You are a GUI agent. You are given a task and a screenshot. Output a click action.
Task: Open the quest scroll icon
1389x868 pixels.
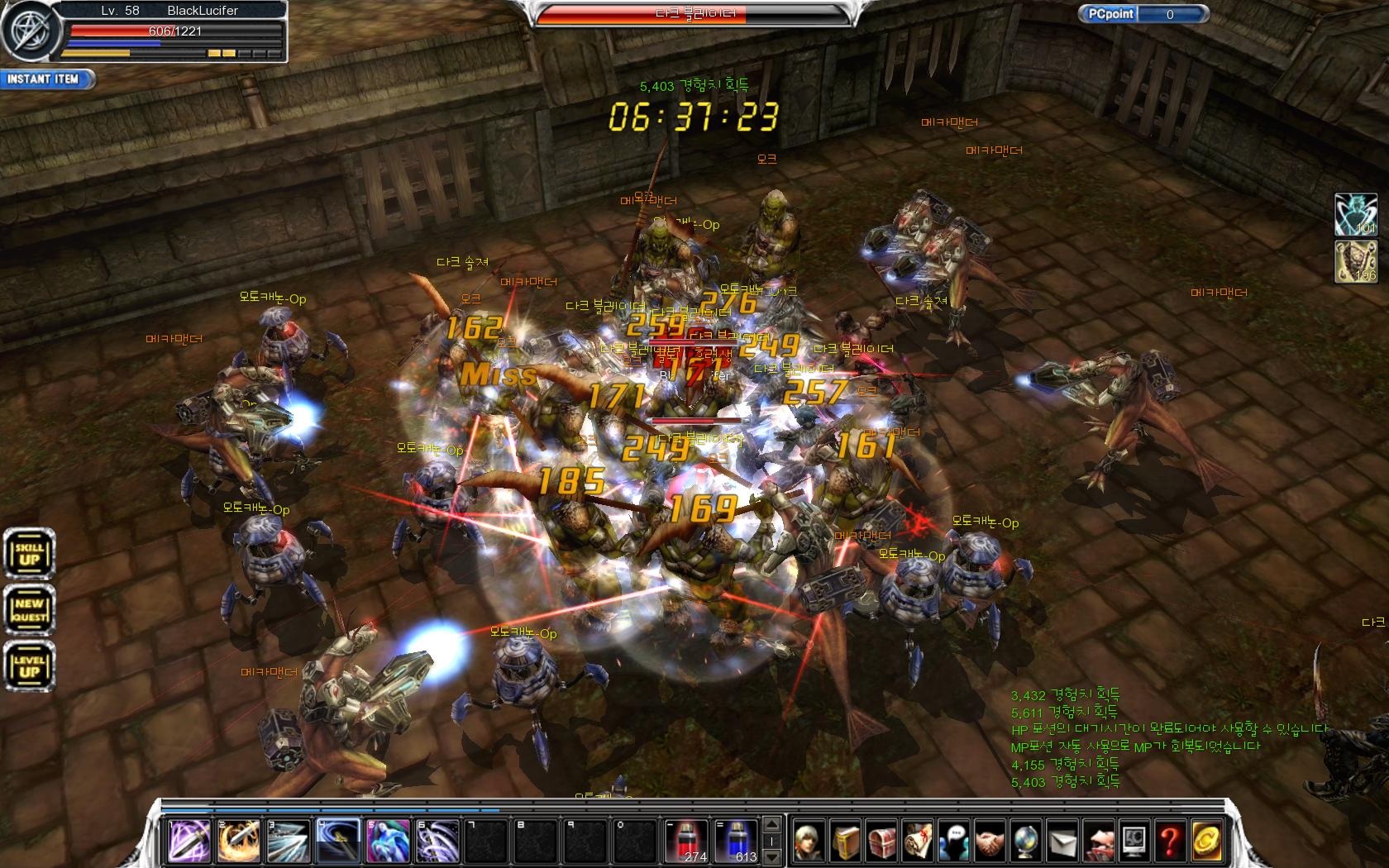pos(918,842)
